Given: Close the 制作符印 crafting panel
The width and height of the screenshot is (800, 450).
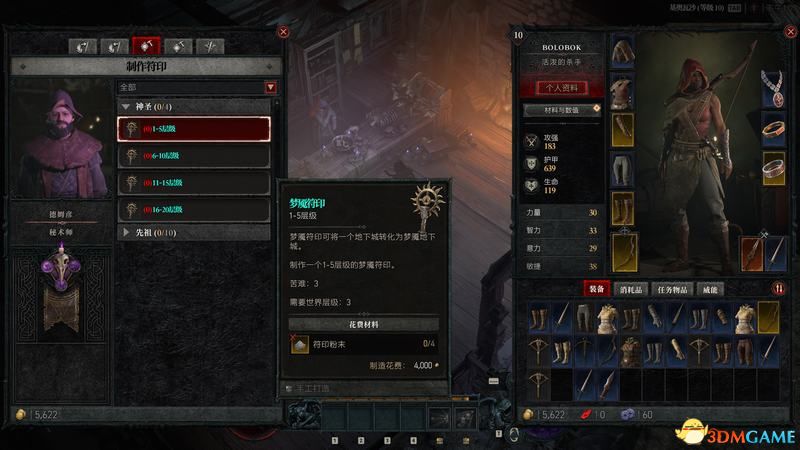Looking at the screenshot, I should click(283, 32).
